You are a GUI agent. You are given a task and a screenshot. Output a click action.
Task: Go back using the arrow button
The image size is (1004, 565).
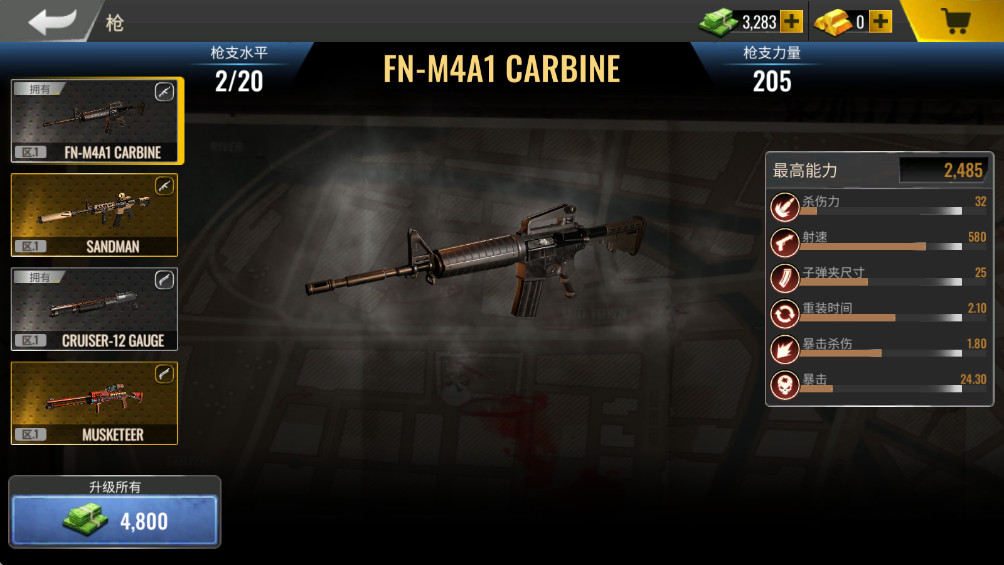coord(51,21)
